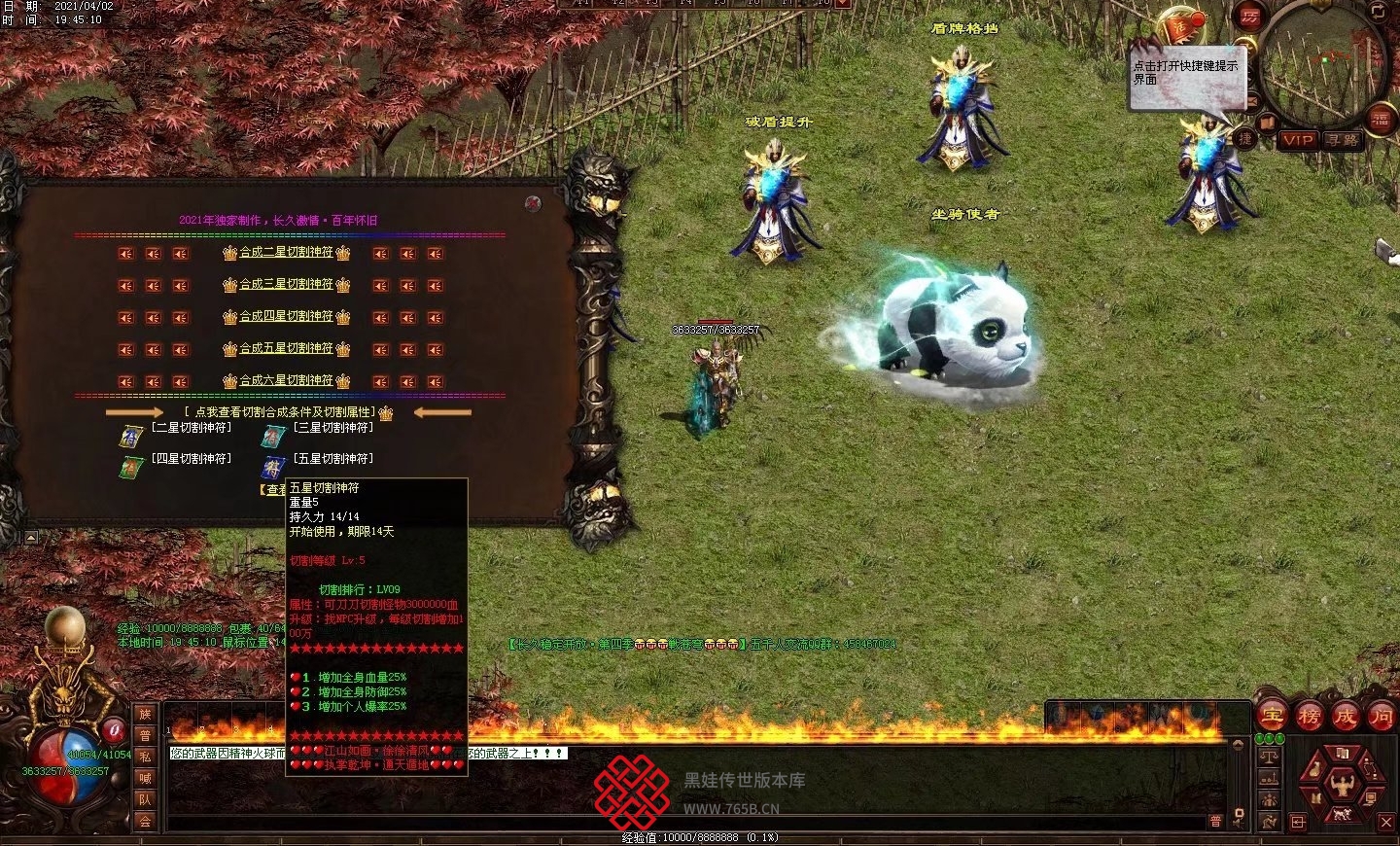Select 合成六星切割神符 synthesis link
The width and height of the screenshot is (1400, 846).
pyautogui.click(x=286, y=380)
